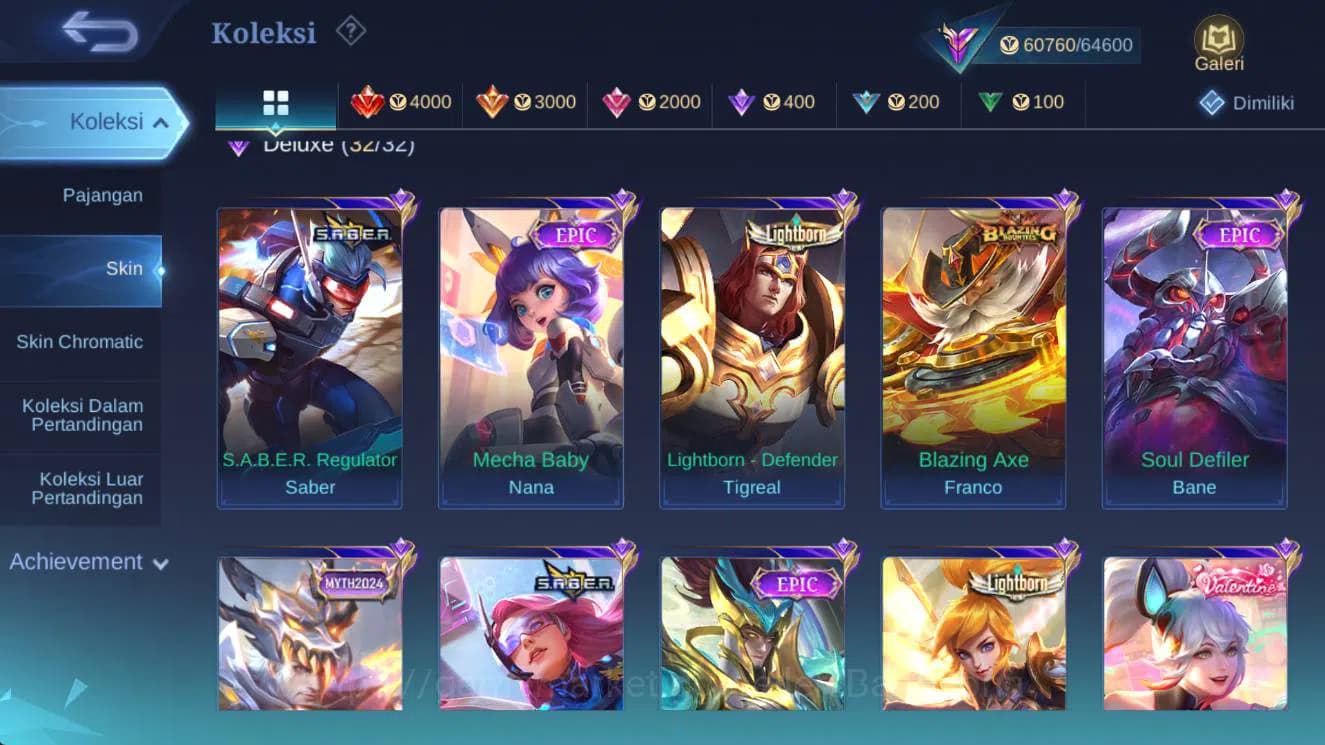
Task: Select the grid view filter icon
Action: [x=273, y=101]
